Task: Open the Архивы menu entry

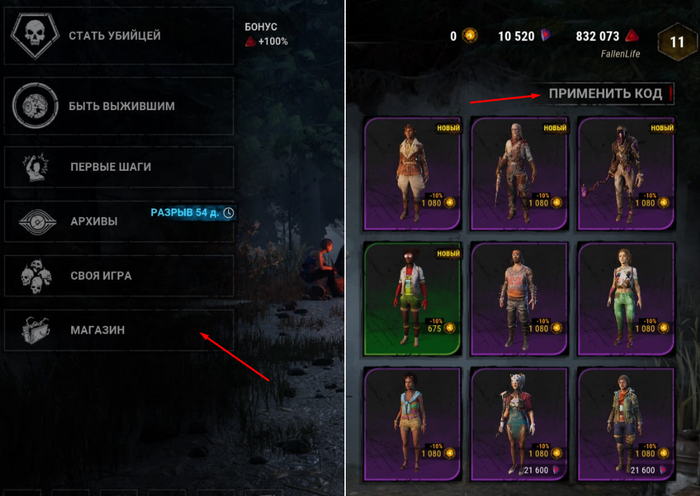Action: click(118, 221)
